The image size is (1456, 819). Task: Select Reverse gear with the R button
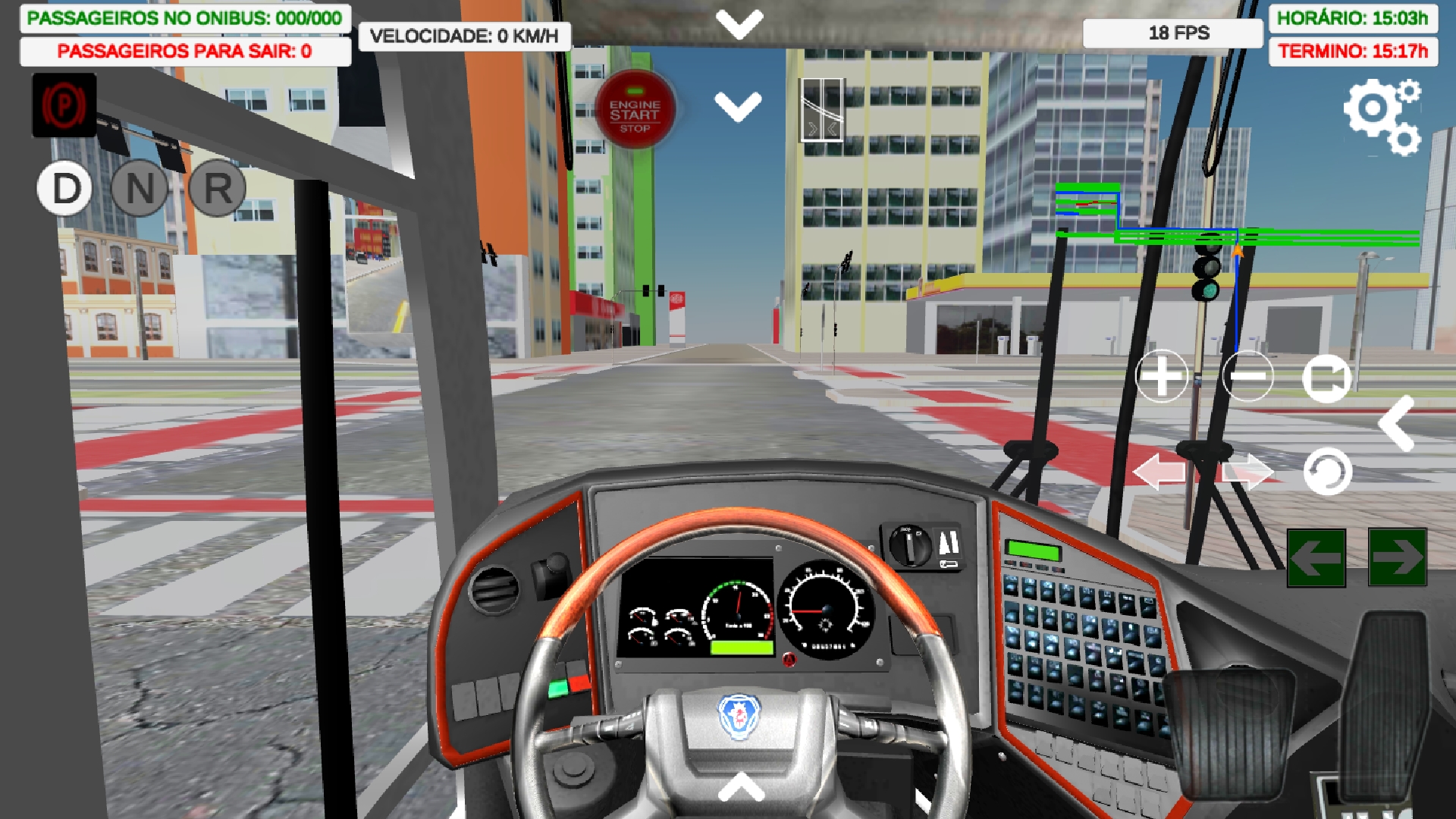[x=215, y=190]
